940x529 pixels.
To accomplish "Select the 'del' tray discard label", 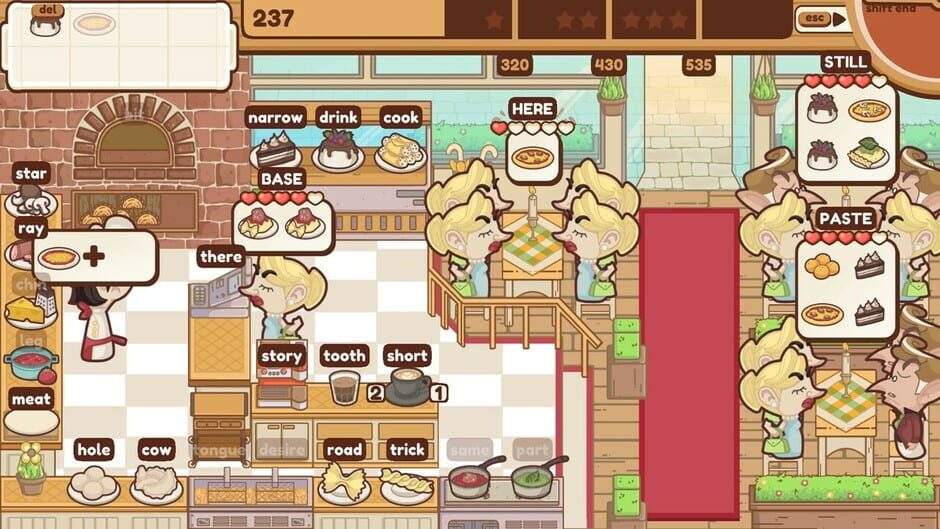I will [45, 11].
